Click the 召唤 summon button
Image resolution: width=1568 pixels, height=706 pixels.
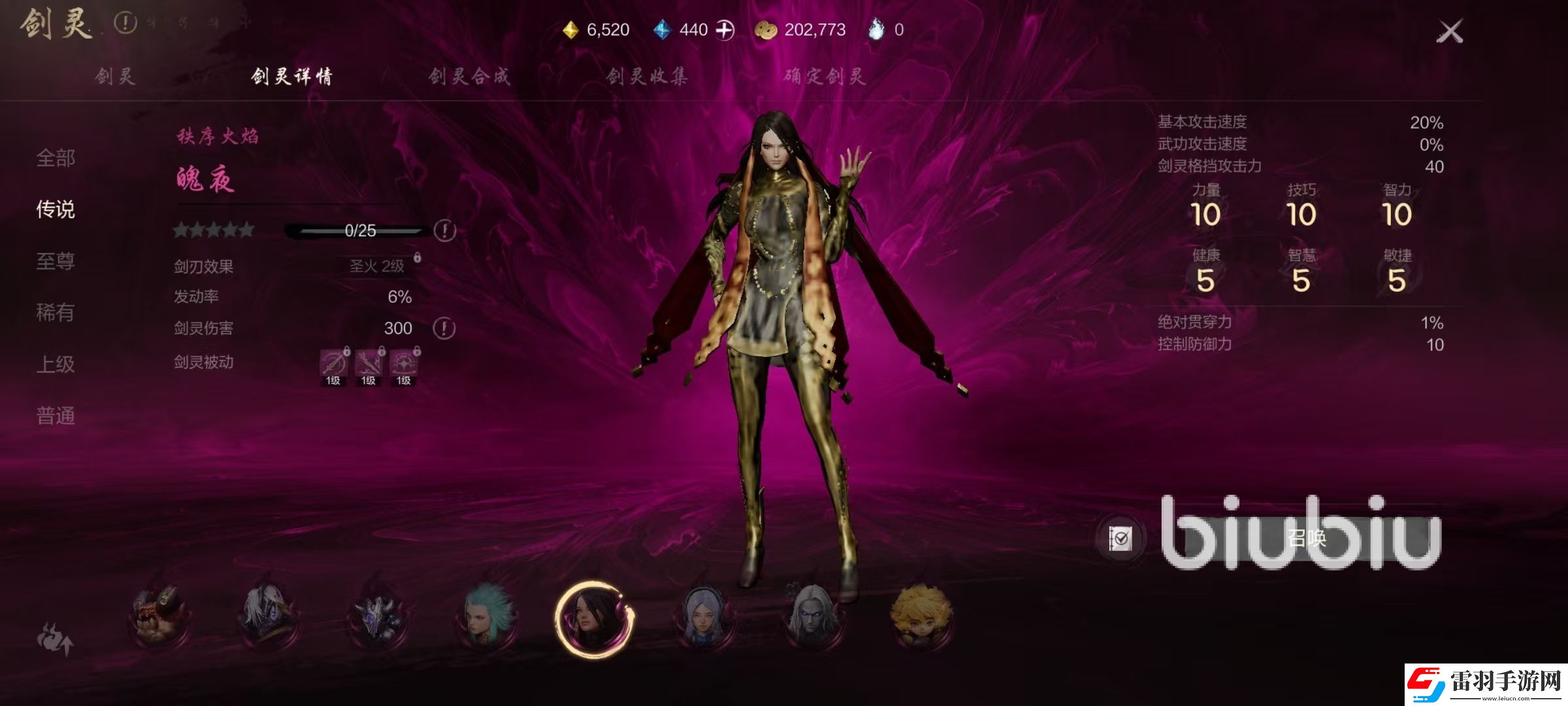click(1305, 538)
